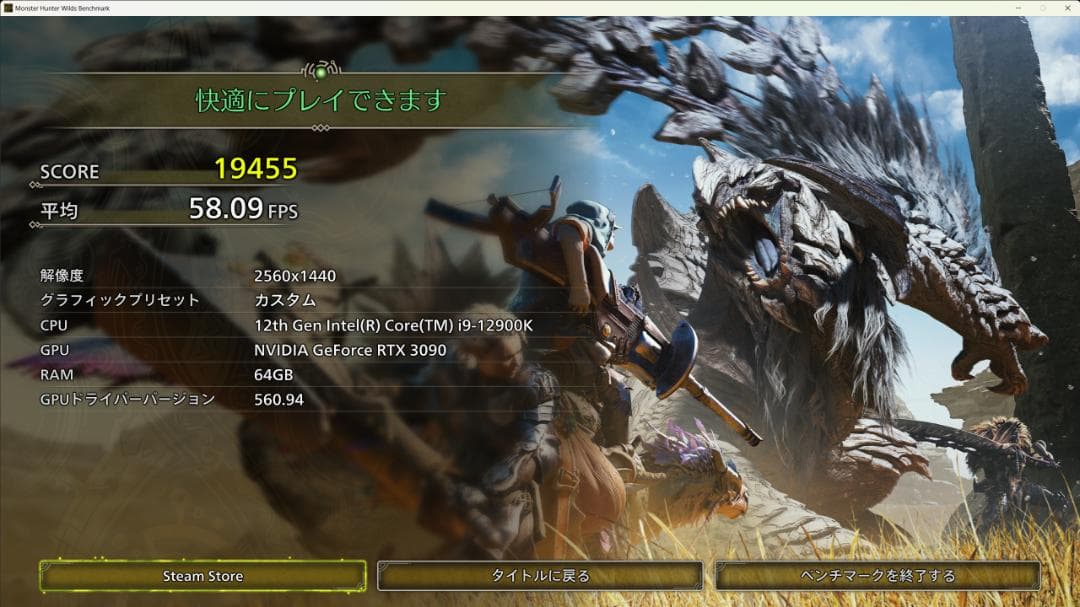Image resolution: width=1080 pixels, height=607 pixels.
Task: Open the Steam Store button
Action: 203,576
